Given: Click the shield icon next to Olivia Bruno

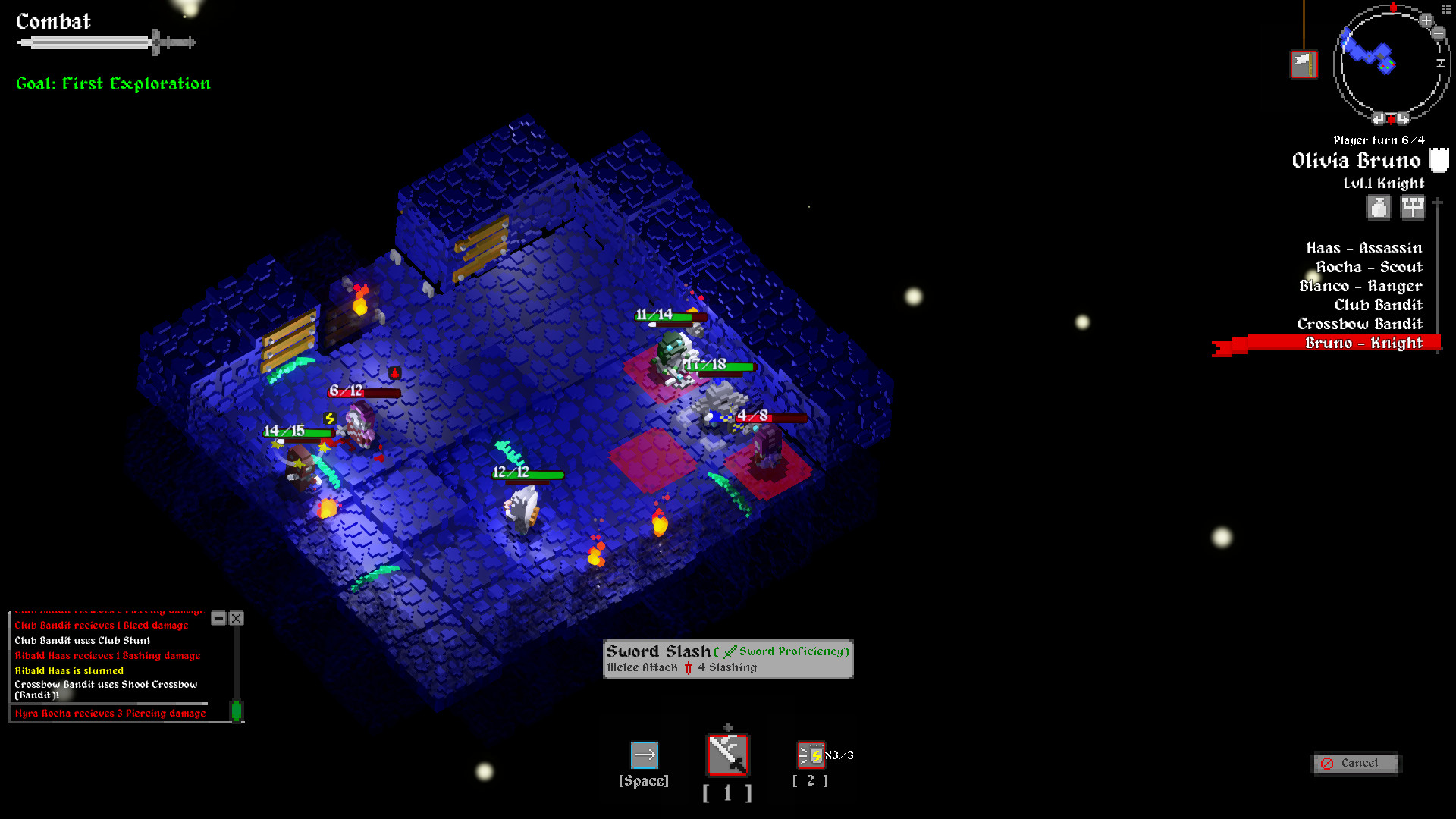Looking at the screenshot, I should (x=1438, y=160).
